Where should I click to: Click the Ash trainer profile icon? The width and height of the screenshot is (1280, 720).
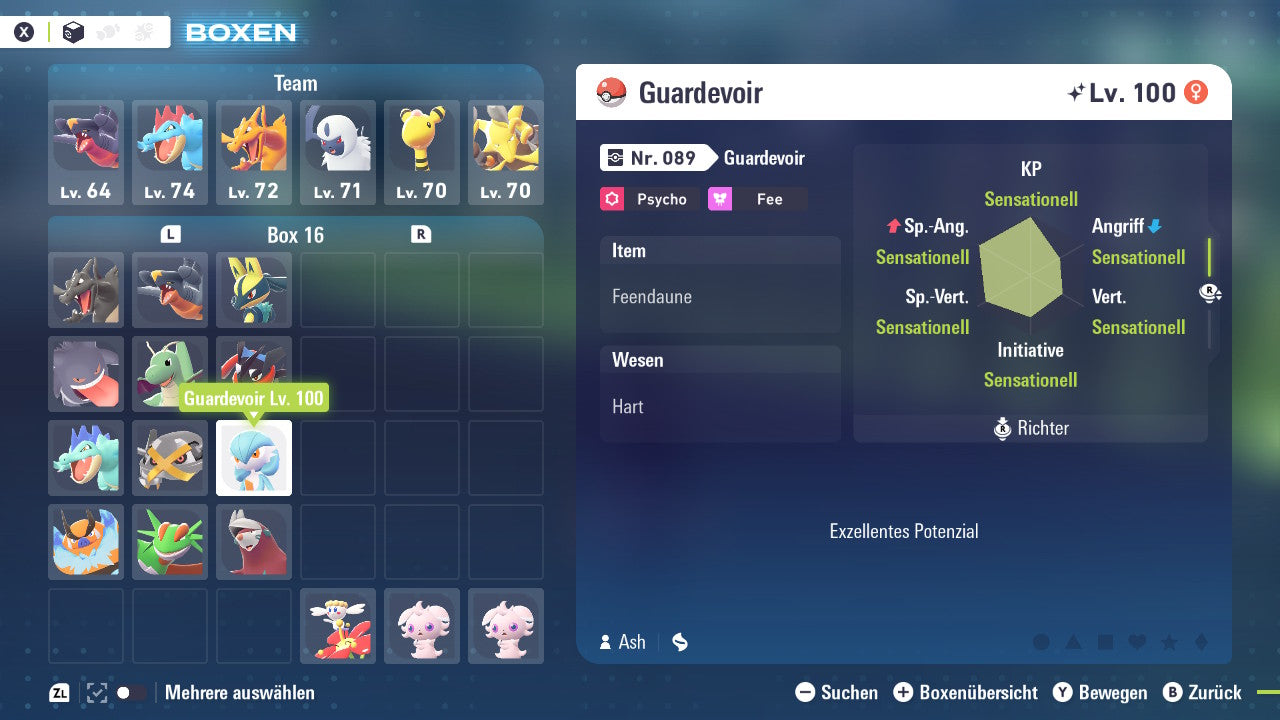[604, 642]
